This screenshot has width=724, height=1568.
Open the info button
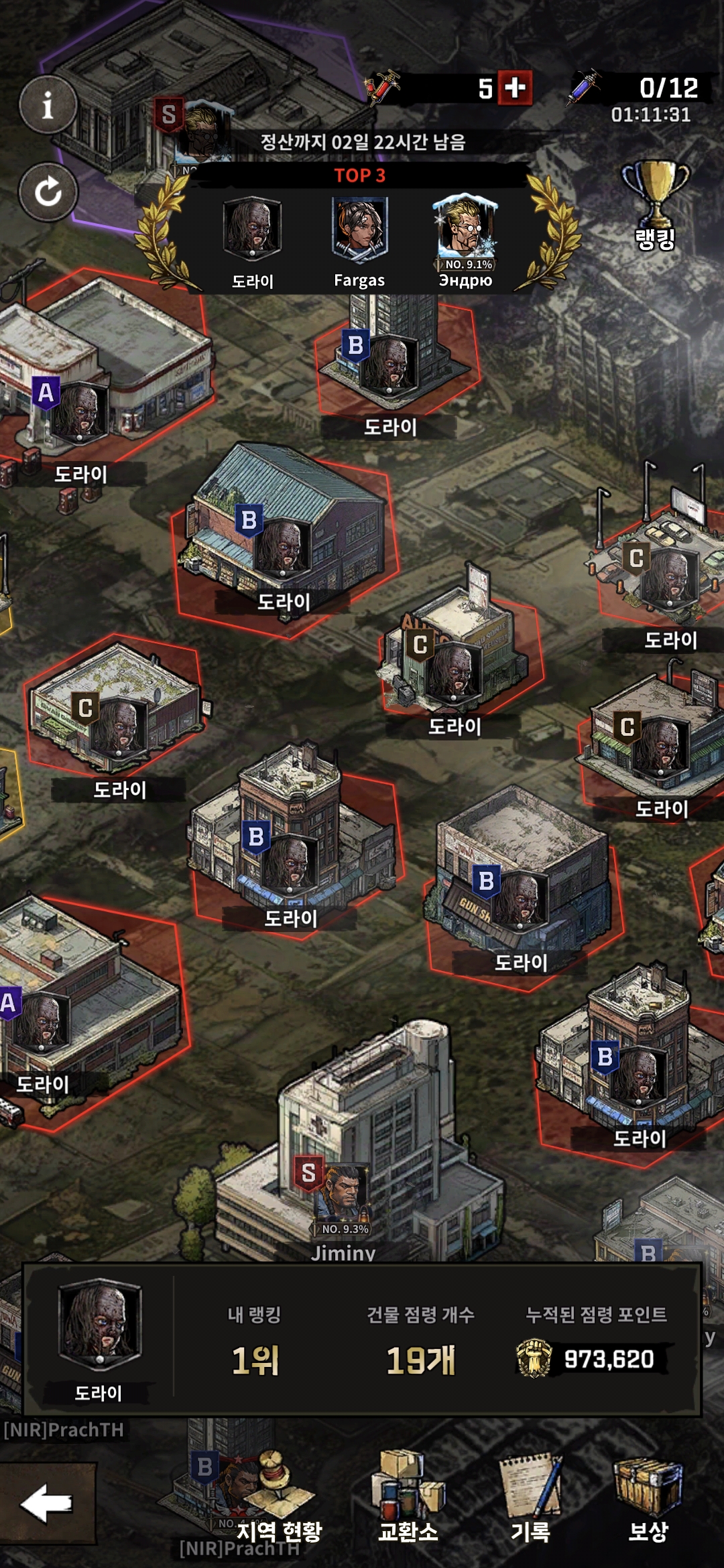pyautogui.click(x=48, y=105)
